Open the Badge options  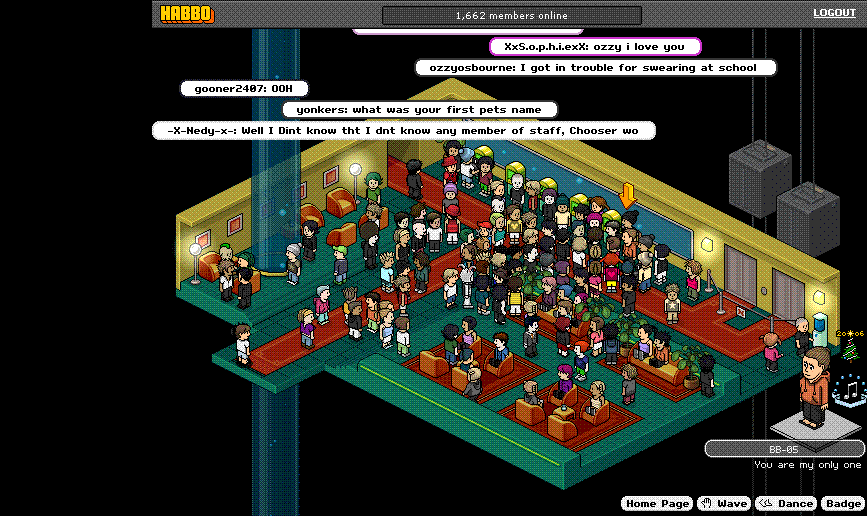coord(843,504)
